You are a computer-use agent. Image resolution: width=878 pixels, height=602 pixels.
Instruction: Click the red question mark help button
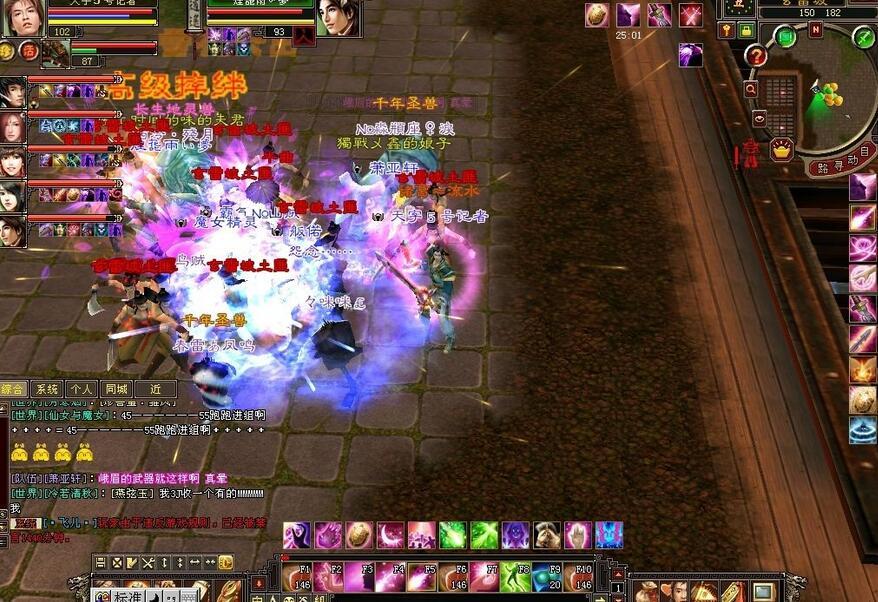coord(756,57)
